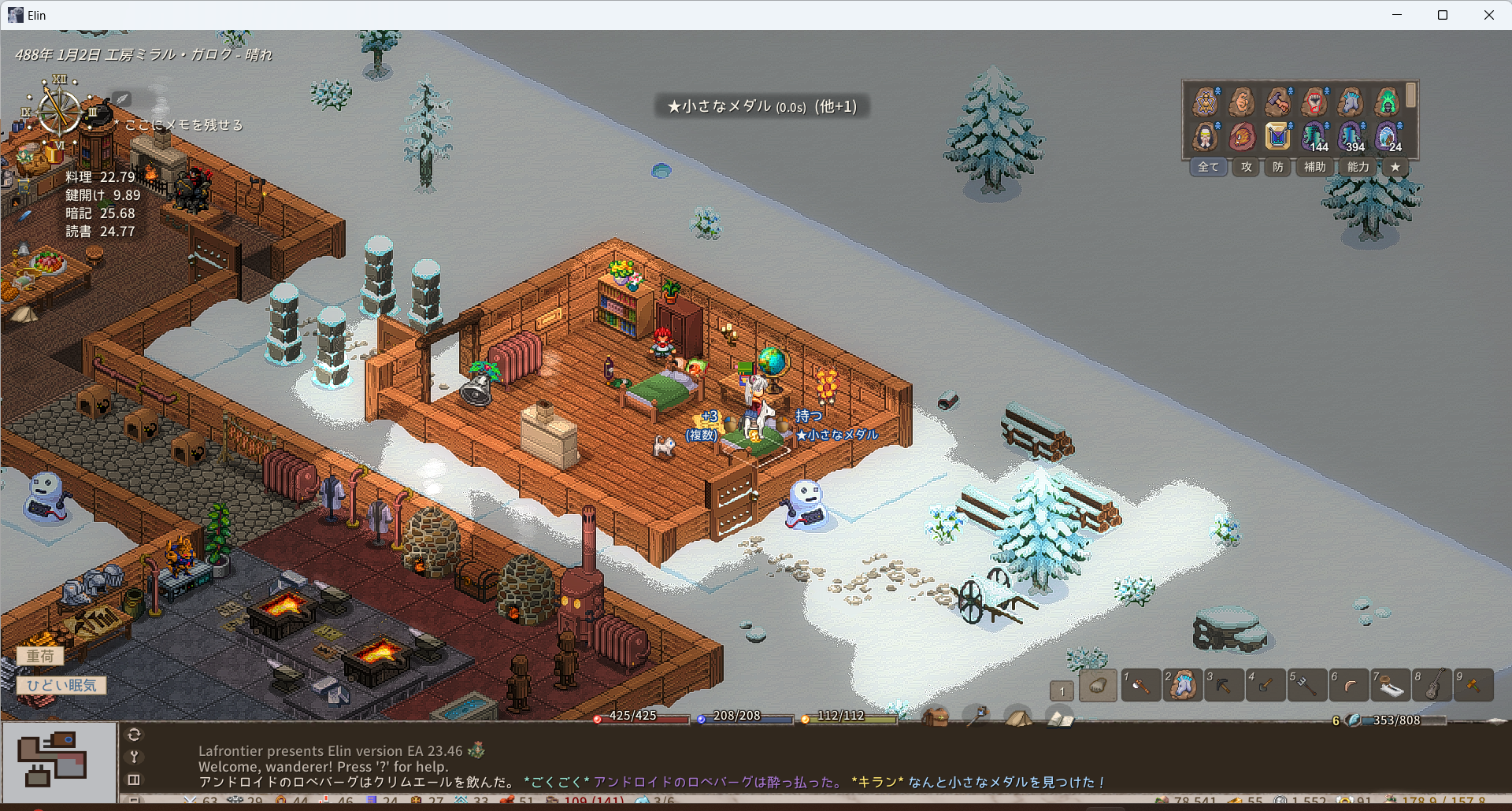Viewport: 1512px width, 811px height.
Task: Select the axe in hotbar slot 1
Action: pyautogui.click(x=1140, y=686)
